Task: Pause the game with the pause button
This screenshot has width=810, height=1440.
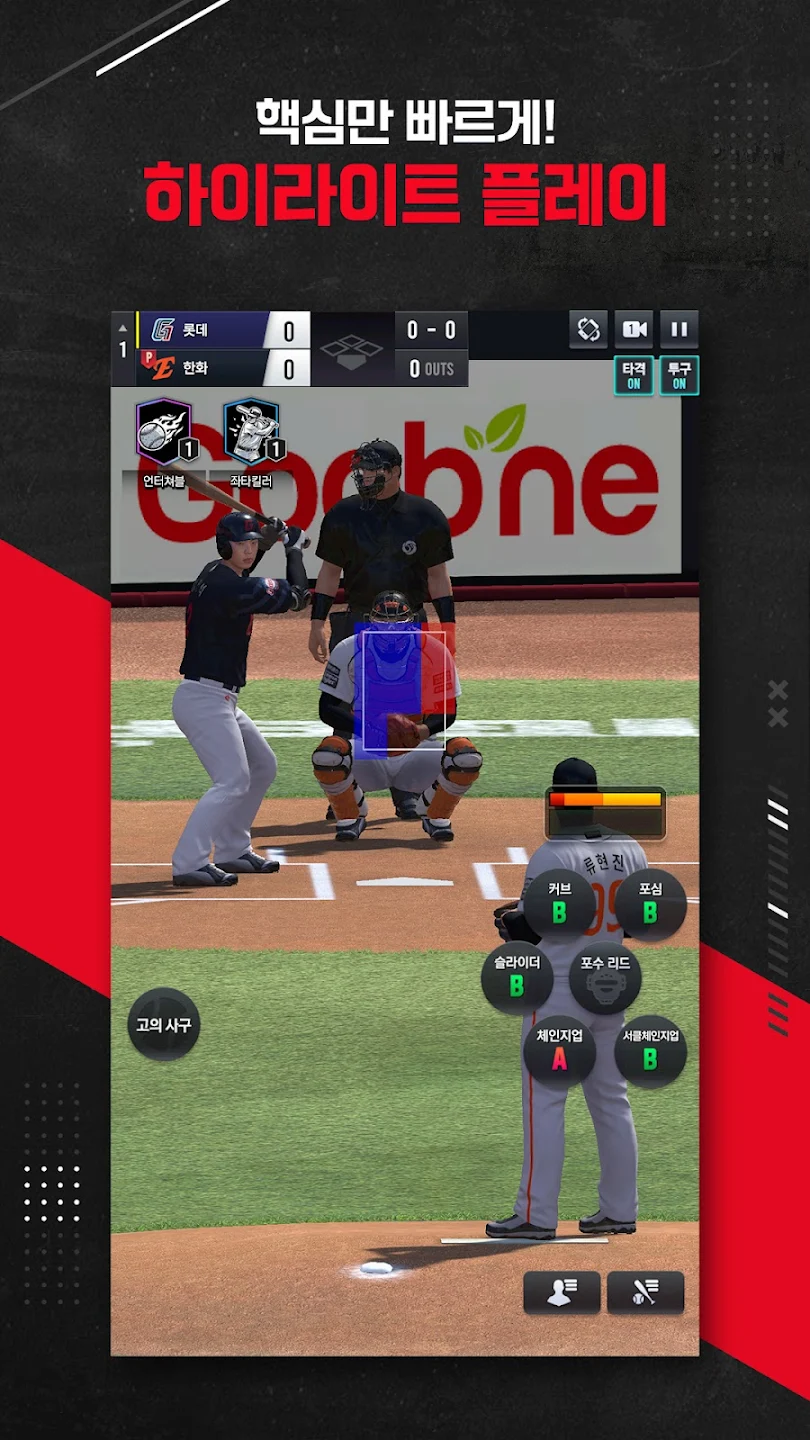Action: (679, 329)
